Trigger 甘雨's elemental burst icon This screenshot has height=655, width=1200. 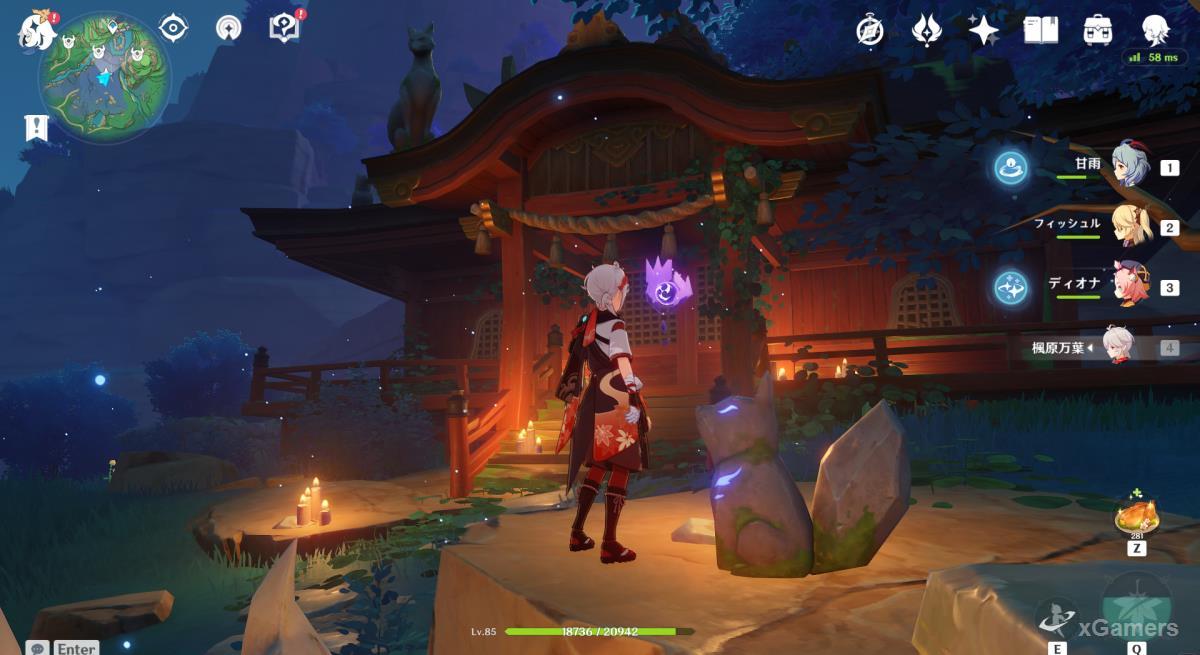point(1011,167)
